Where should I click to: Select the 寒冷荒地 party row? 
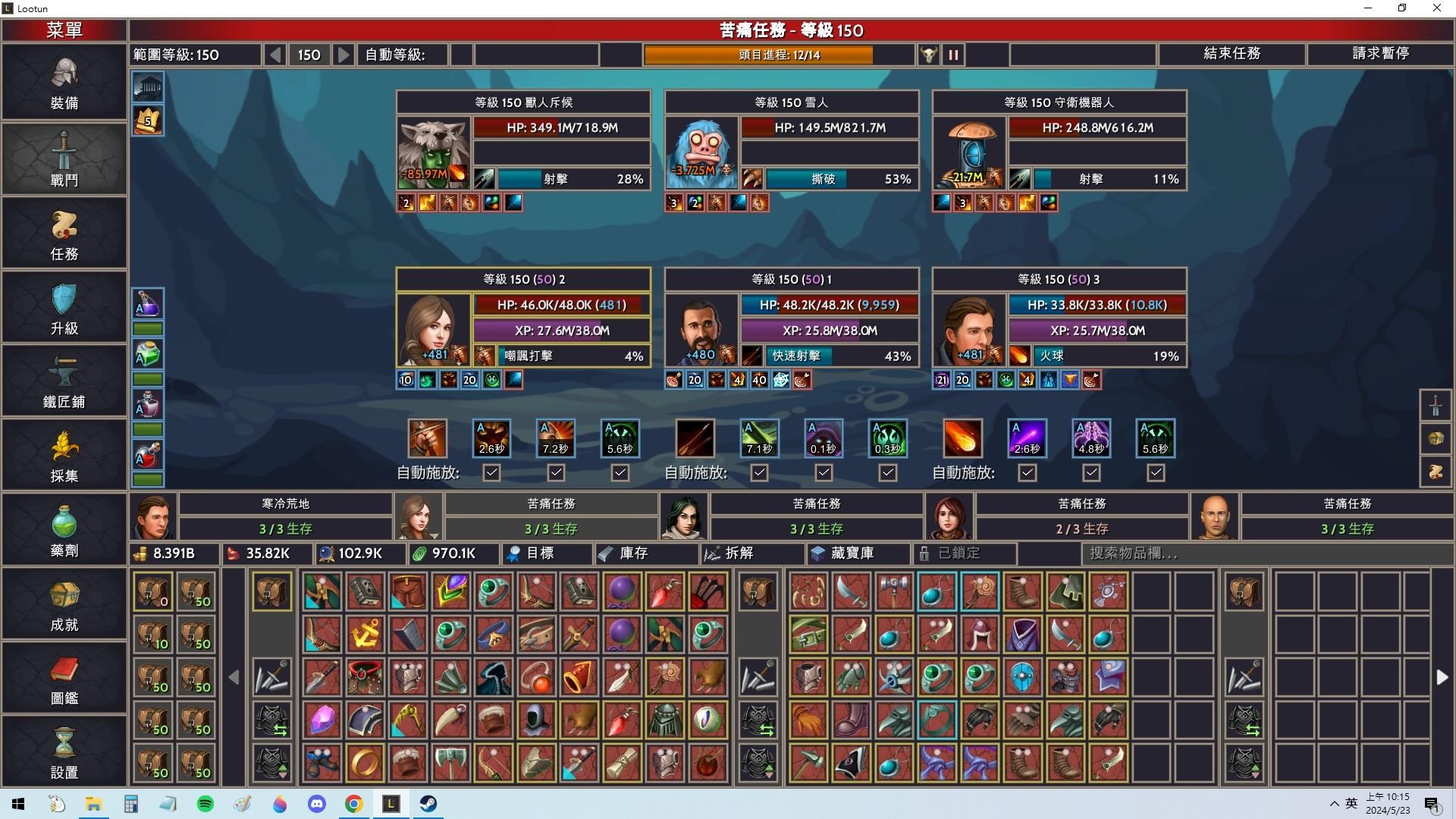tap(285, 516)
